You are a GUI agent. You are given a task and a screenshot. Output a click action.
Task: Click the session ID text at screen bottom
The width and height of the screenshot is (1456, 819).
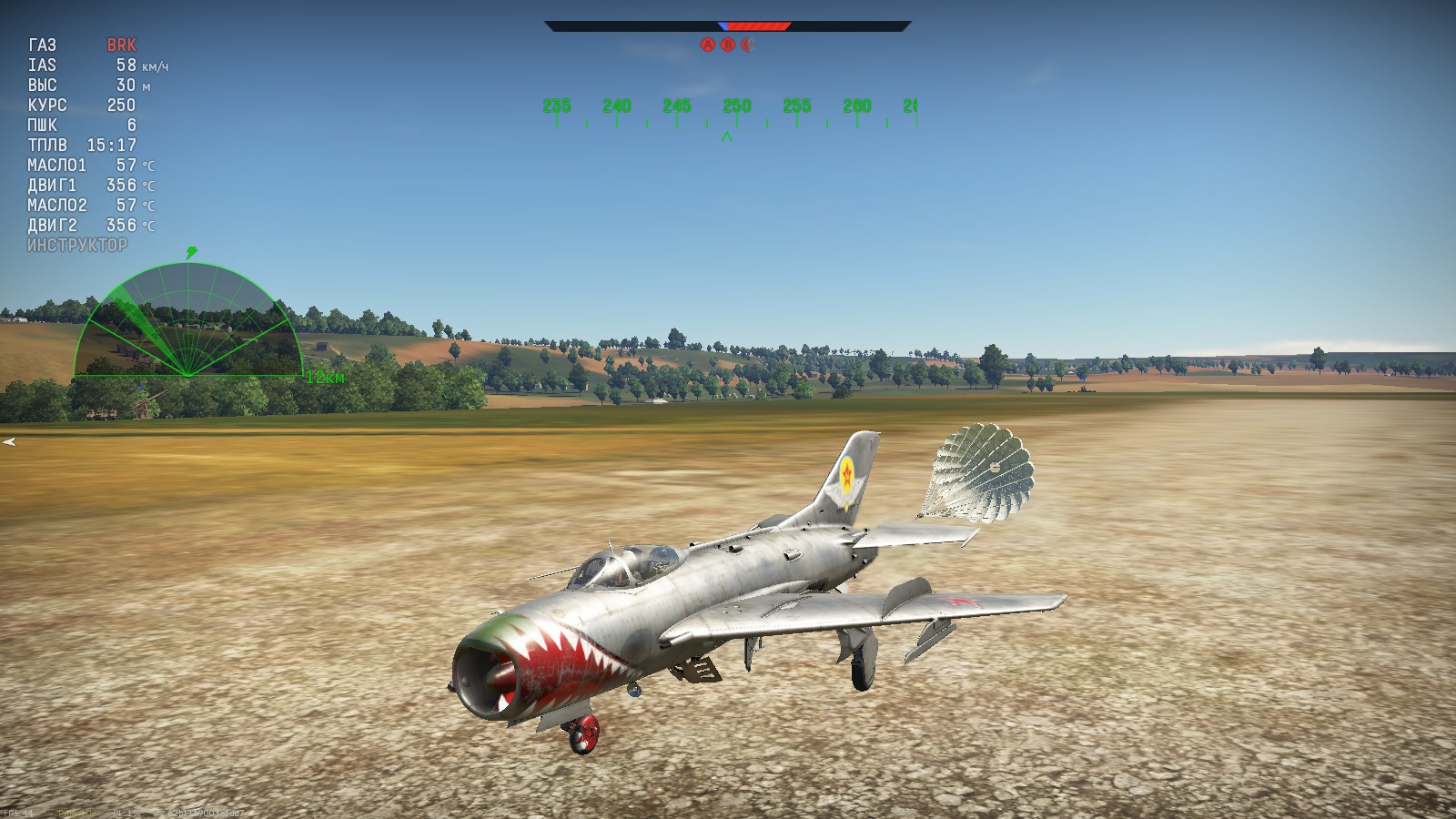tap(206, 813)
